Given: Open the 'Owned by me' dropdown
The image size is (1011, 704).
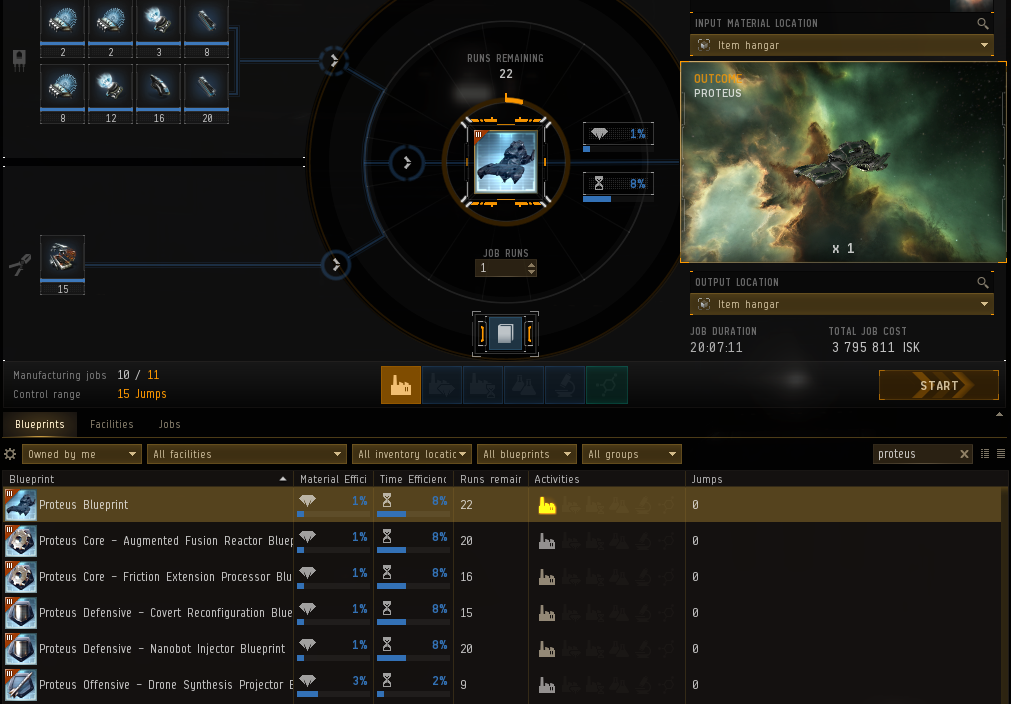Looking at the screenshot, I should 82,454.
